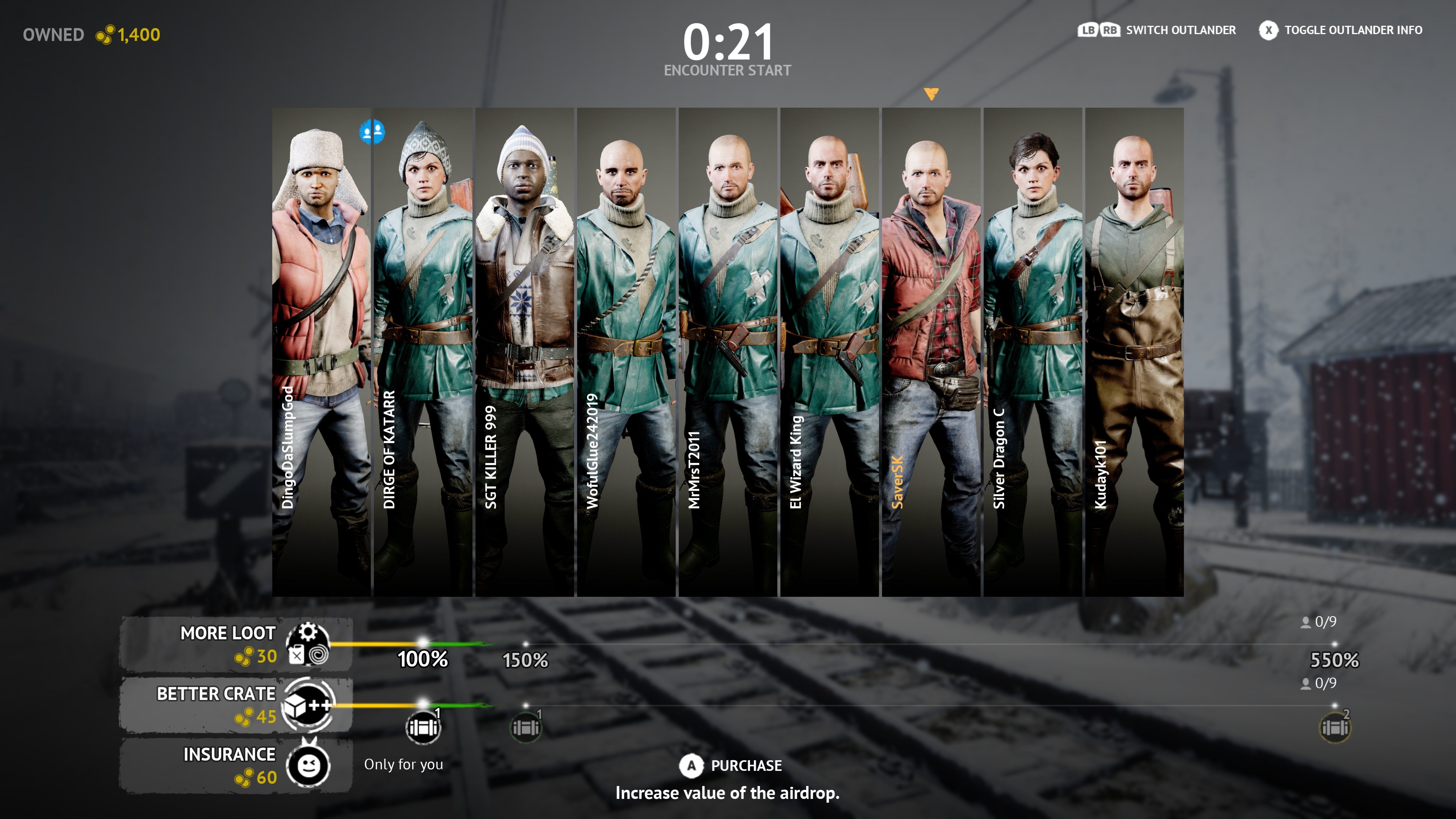Choose the BETTER CRATE upgrade
1456x819 pixels.
pos(235,704)
